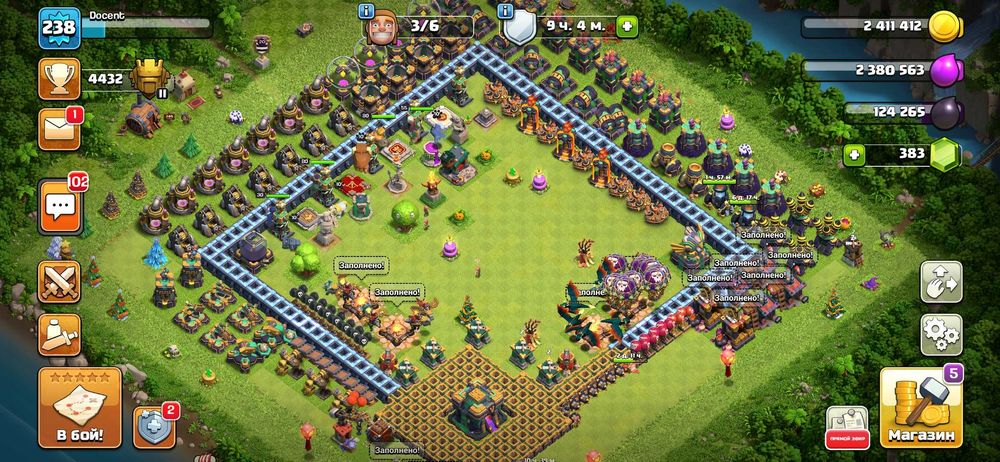Open the mail inbox envelope
The image size is (1000, 462).
click(59, 130)
